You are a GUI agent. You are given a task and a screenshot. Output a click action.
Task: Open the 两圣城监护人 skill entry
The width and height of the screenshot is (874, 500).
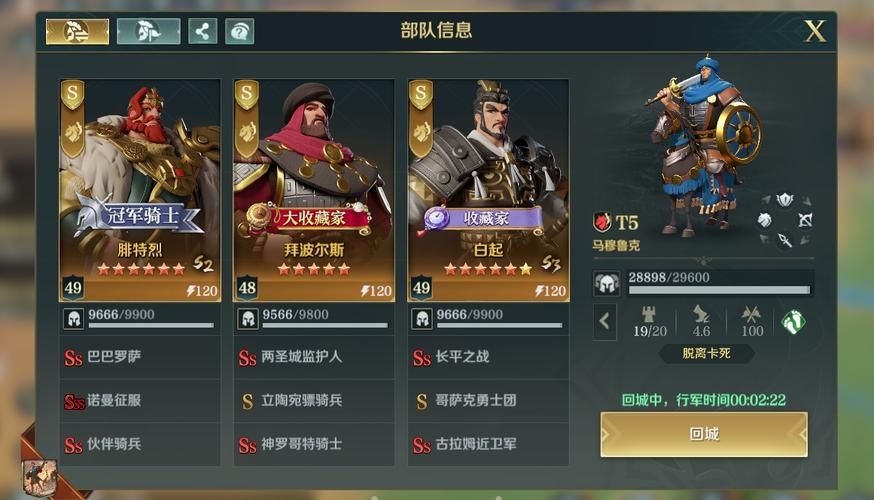coord(314,357)
